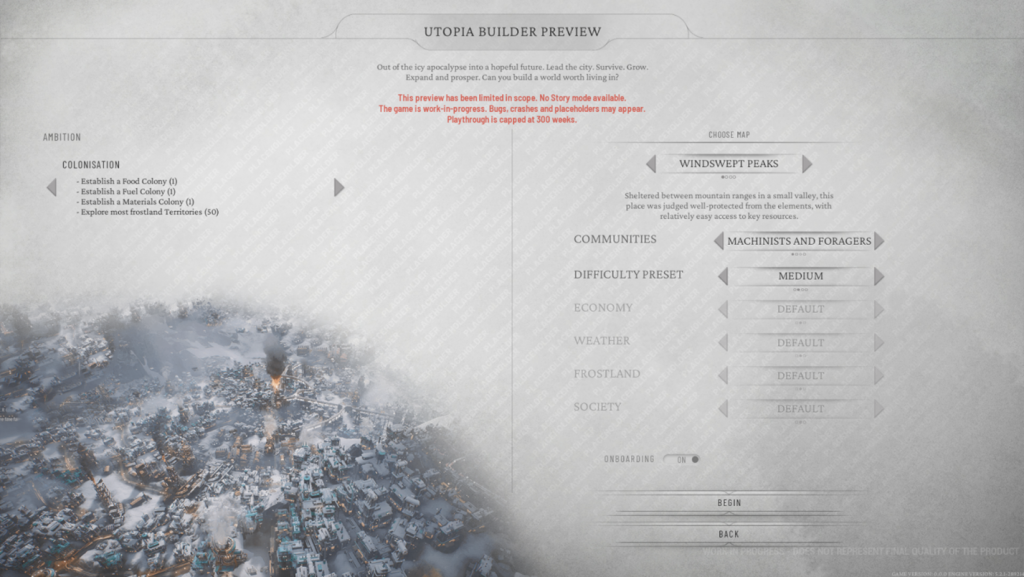Click the Machinists and Foragers selector box
1024x577 pixels.
[799, 241]
